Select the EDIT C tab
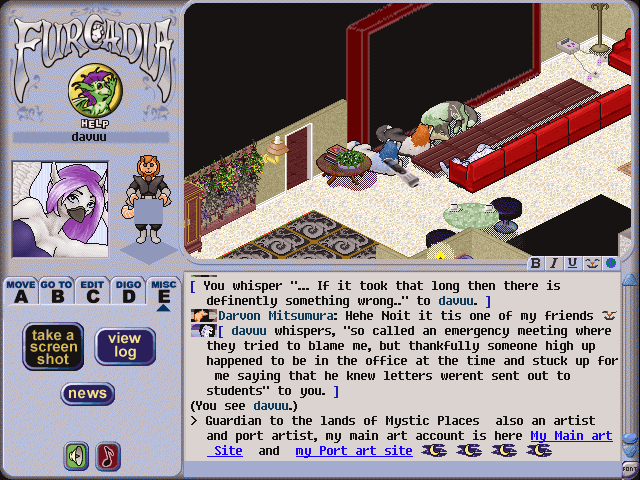Image resolution: width=640 pixels, height=480 pixels. point(92,291)
